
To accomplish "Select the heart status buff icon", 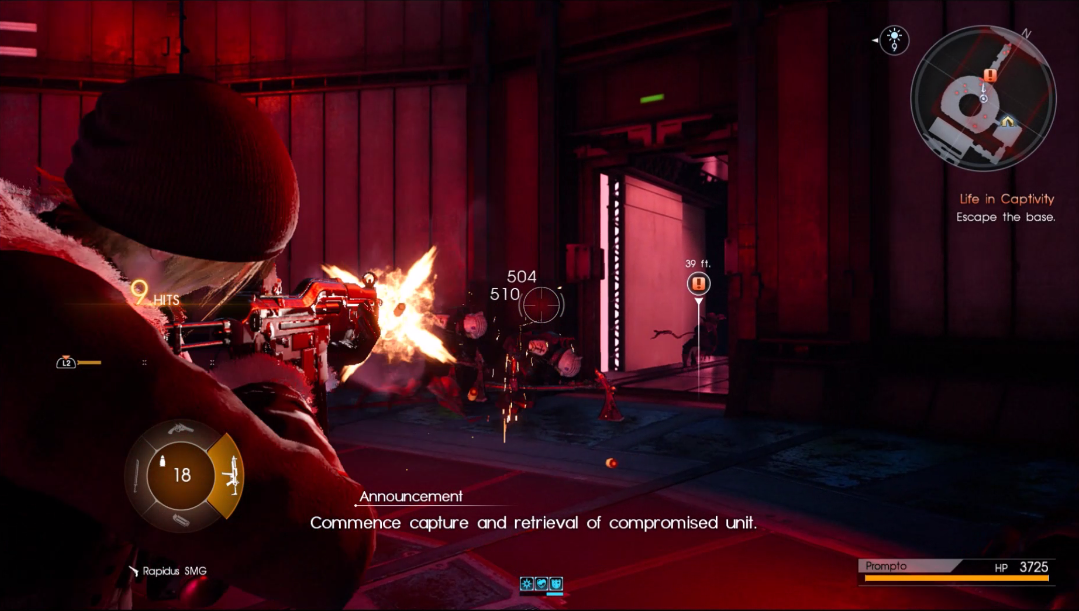I will 541,584.
